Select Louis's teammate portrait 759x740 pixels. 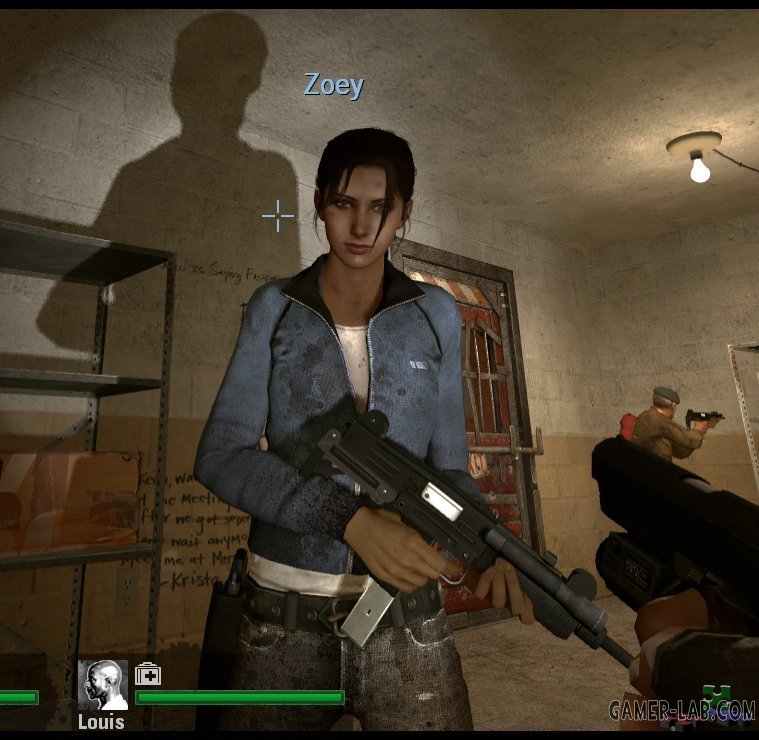coord(103,685)
